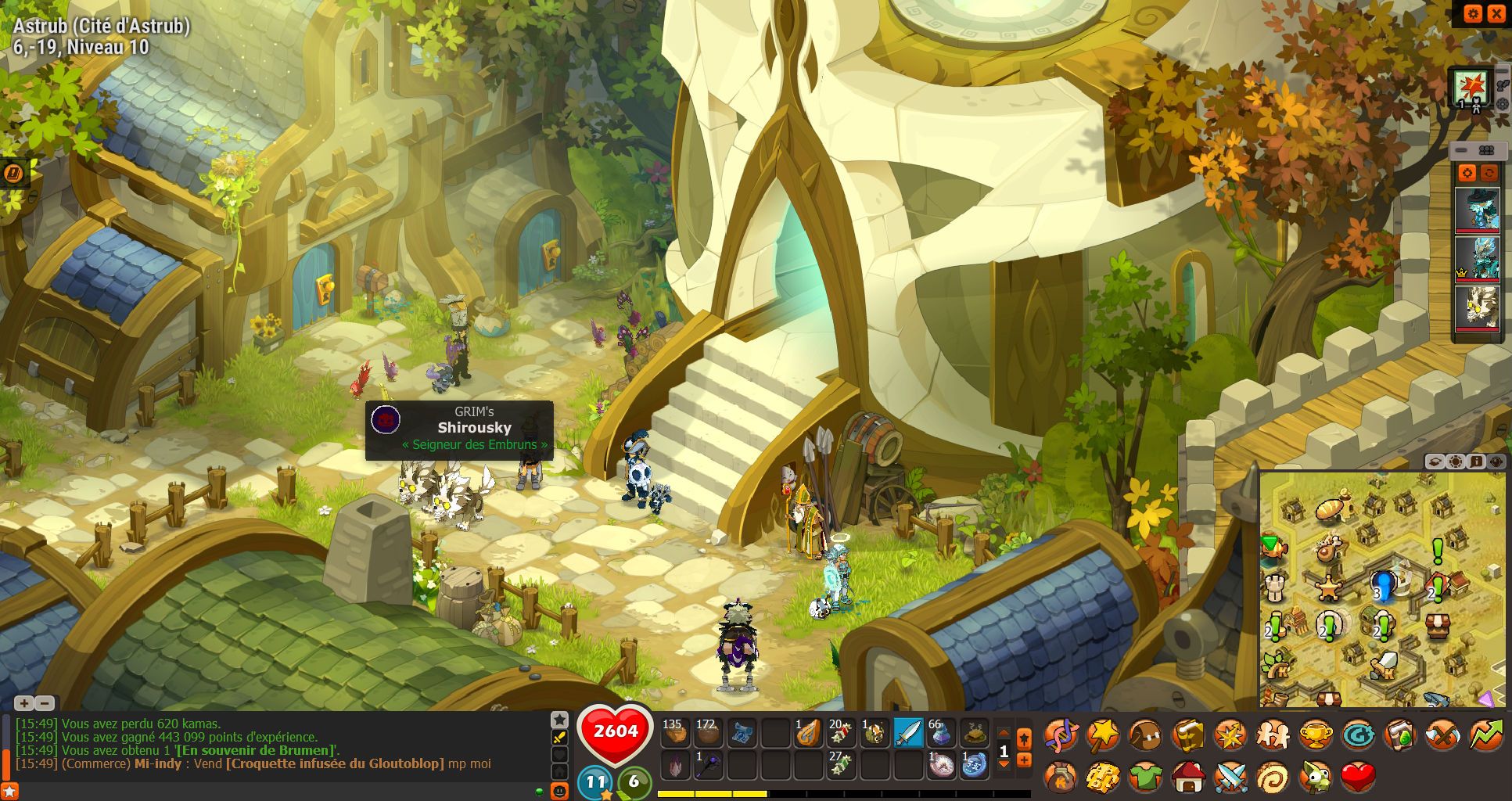Click the refresh icon in the mount sidebar
This screenshot has width=1512, height=801.
click(1489, 173)
